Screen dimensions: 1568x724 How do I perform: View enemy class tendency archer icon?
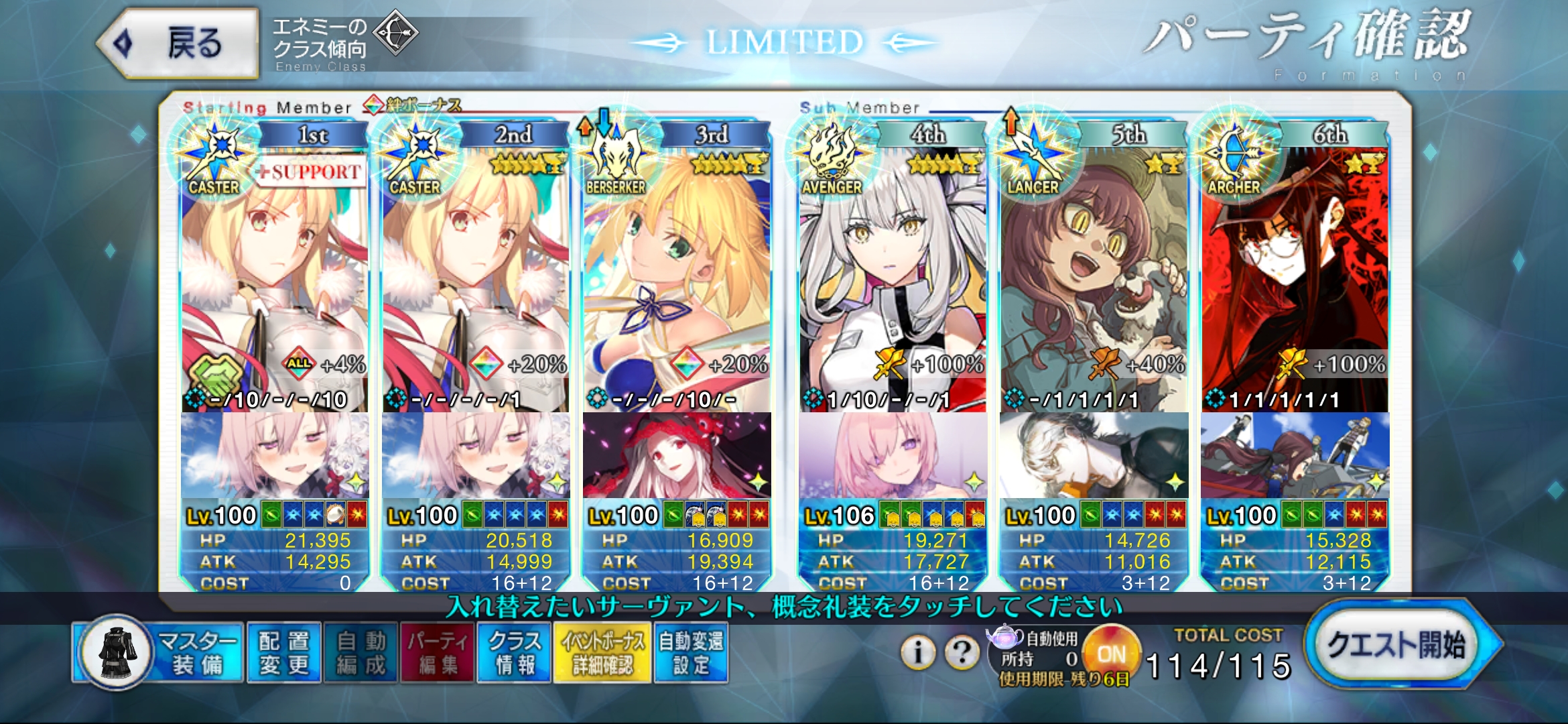(x=395, y=32)
